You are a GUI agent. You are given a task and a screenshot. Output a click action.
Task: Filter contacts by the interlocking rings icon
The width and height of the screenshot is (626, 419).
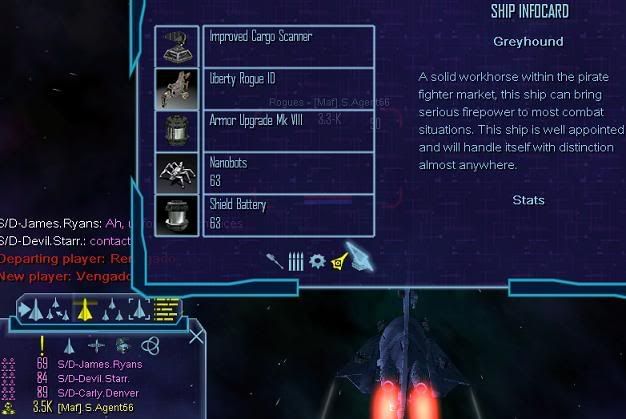pos(149,345)
